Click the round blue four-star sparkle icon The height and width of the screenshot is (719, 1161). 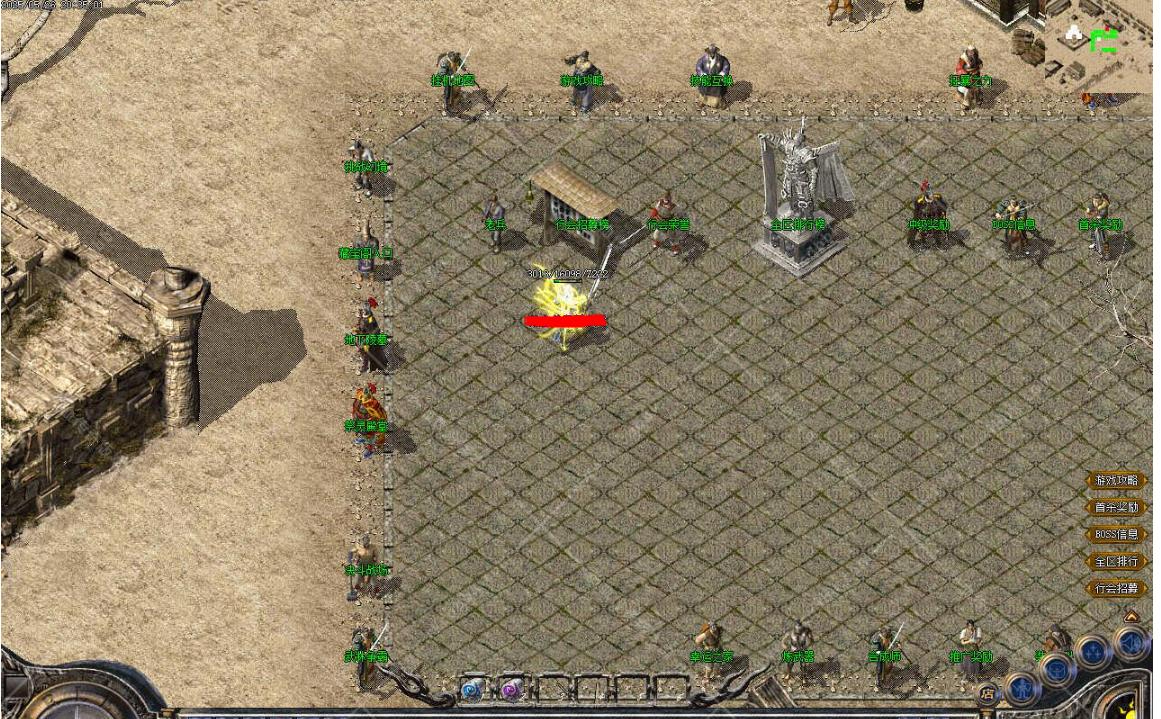(1094, 651)
